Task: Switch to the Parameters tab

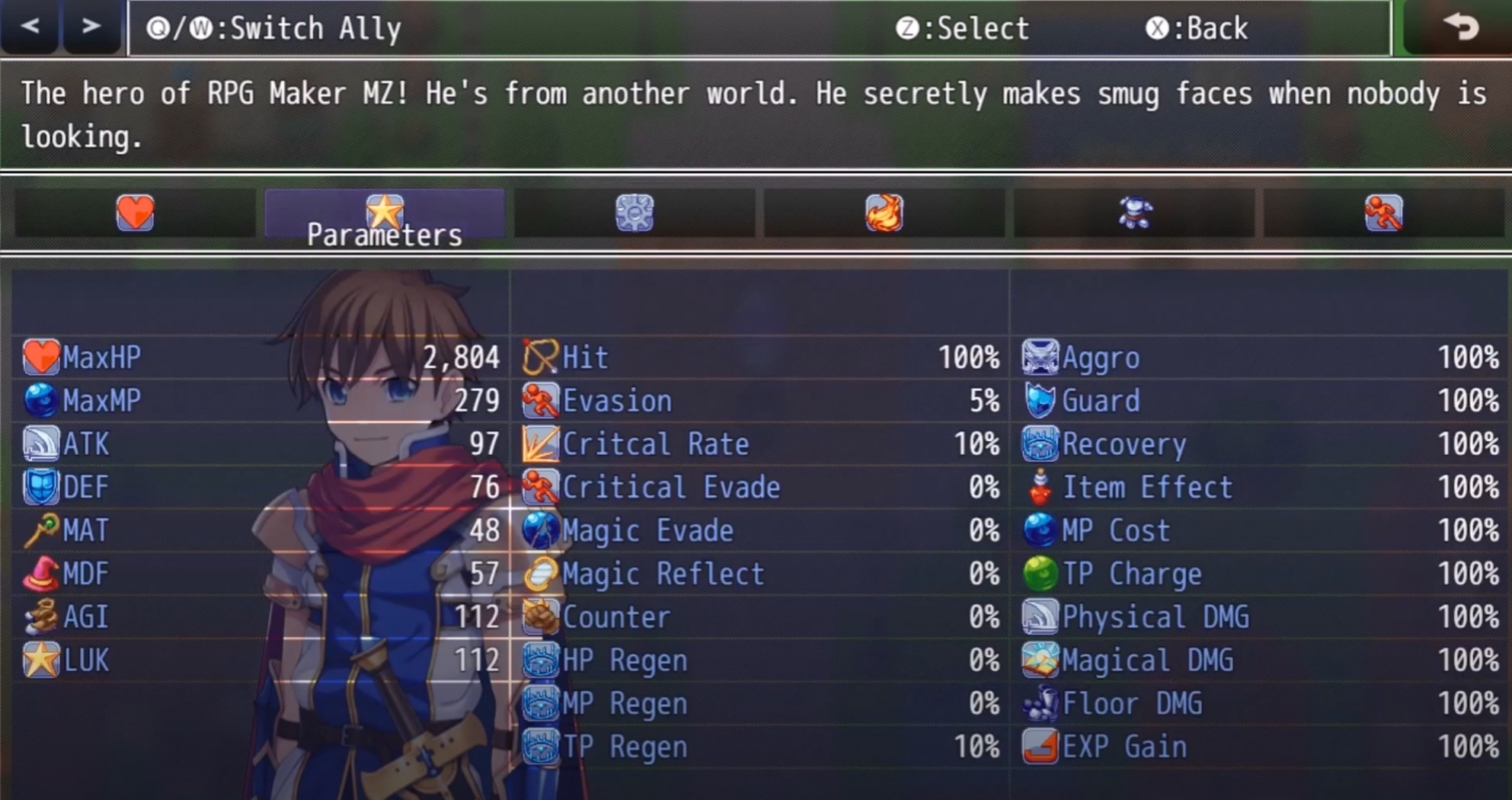Action: click(384, 214)
